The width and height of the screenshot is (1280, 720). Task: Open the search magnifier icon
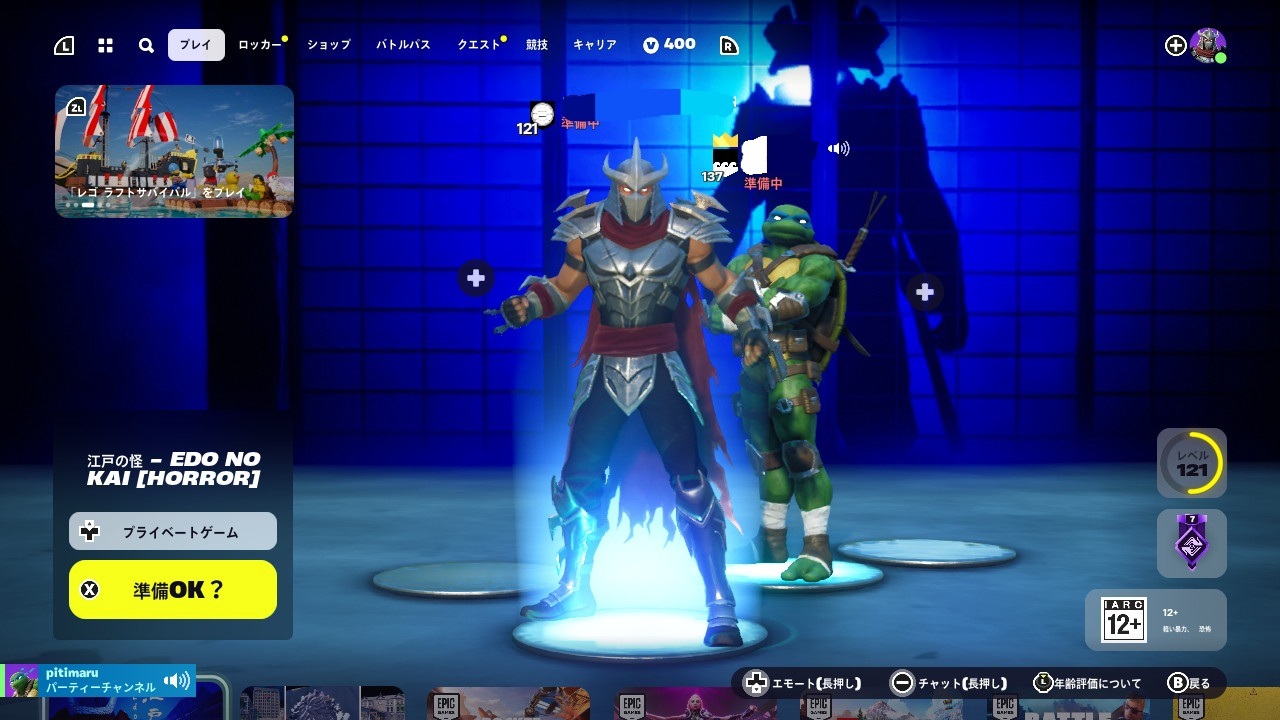(x=146, y=46)
